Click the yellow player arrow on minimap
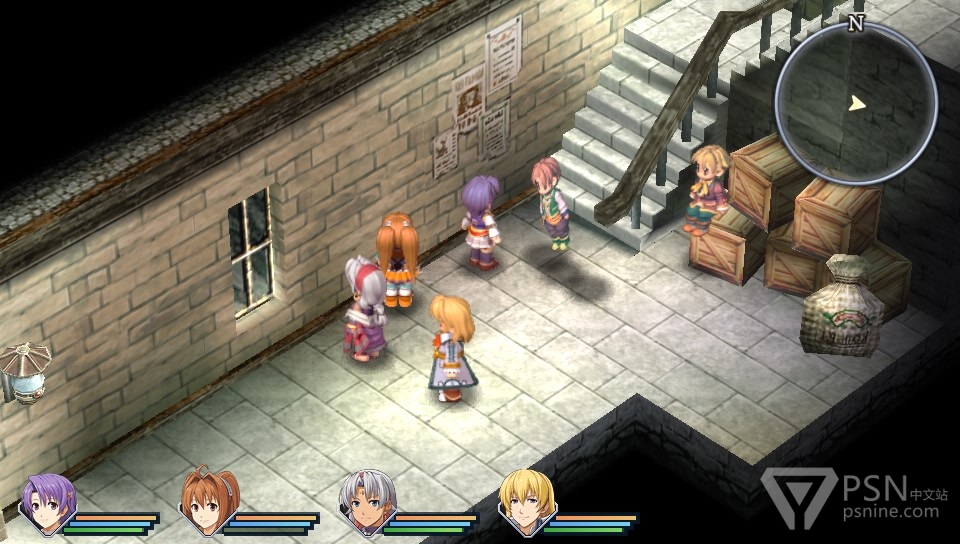Viewport: 960px width, 544px height. click(x=856, y=103)
